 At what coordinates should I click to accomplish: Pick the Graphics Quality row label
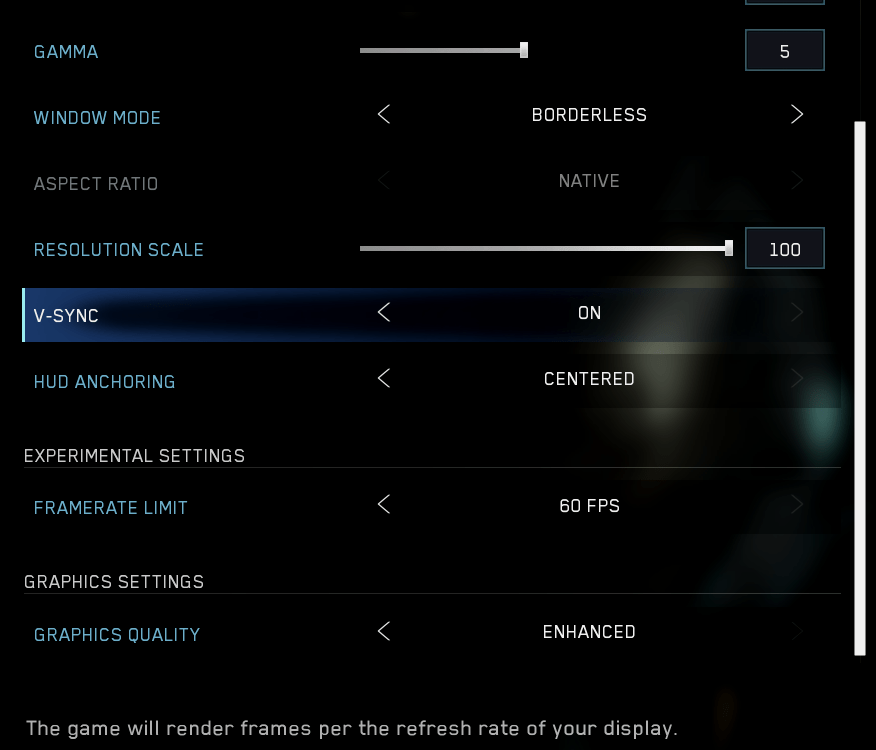point(116,635)
